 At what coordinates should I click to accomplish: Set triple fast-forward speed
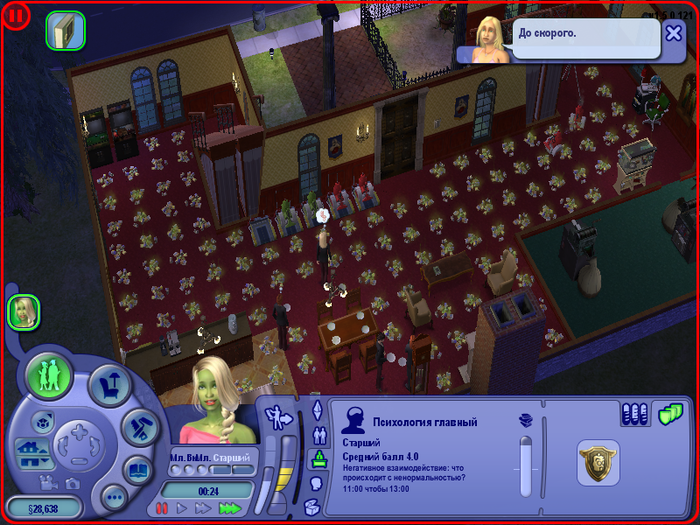[230, 509]
